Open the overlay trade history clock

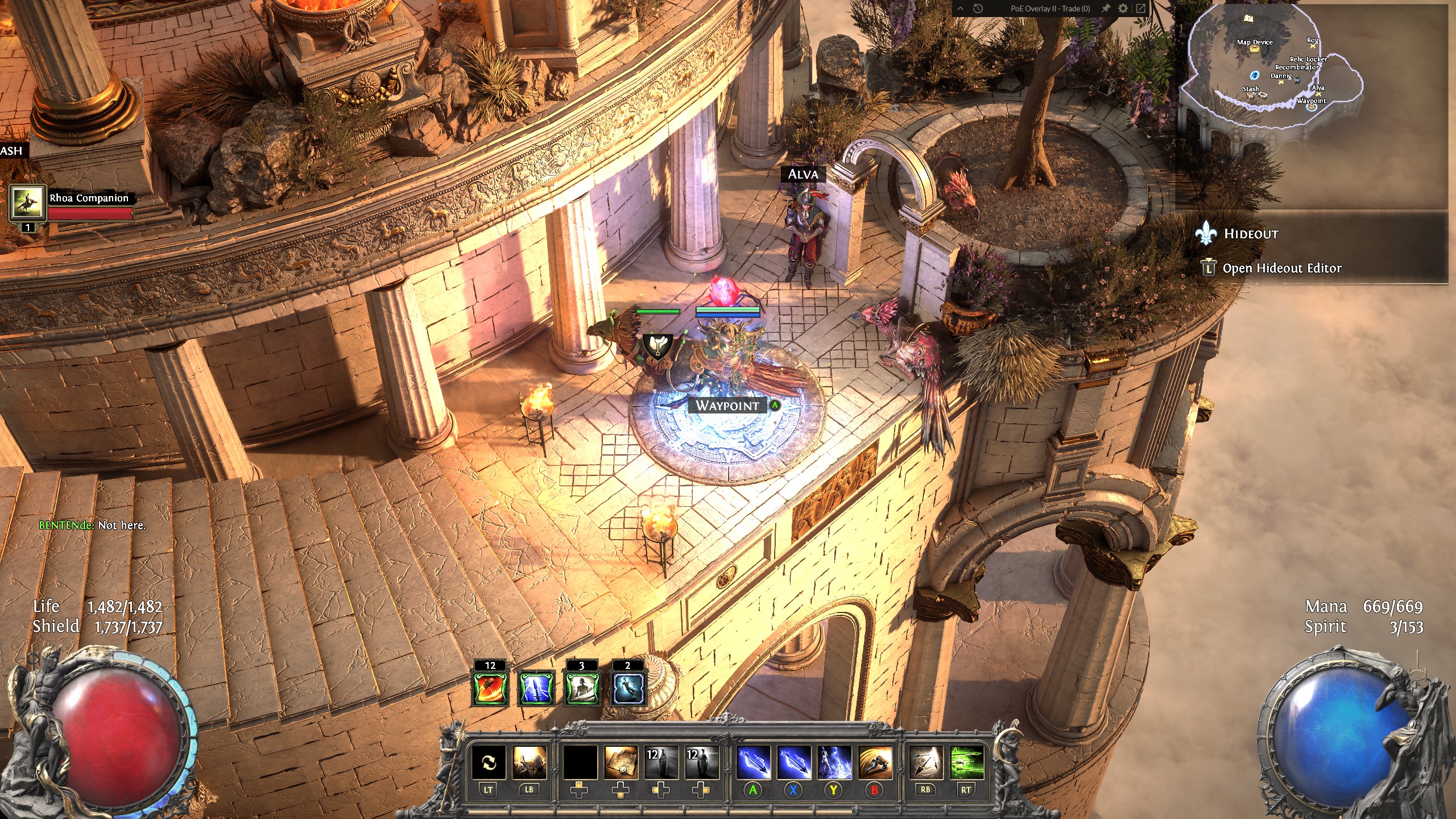(x=978, y=9)
